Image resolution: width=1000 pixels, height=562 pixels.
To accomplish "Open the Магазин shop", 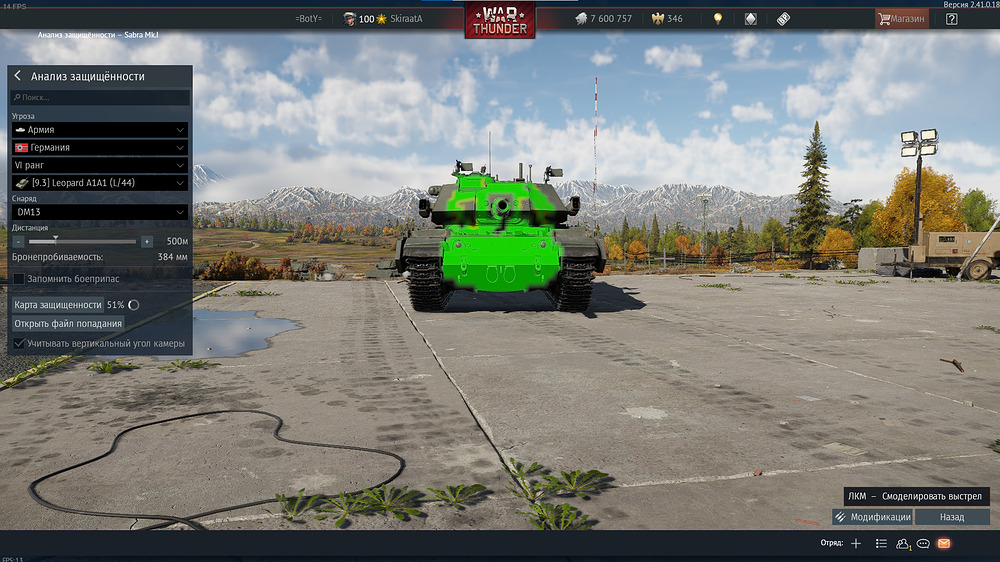I will pyautogui.click(x=902, y=19).
